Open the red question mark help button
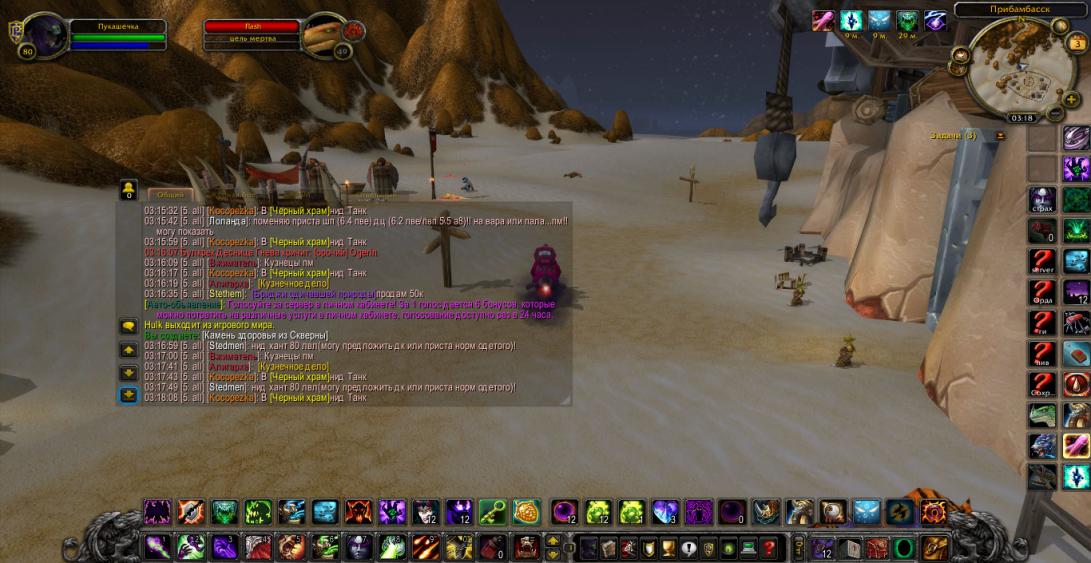 (x=768, y=547)
